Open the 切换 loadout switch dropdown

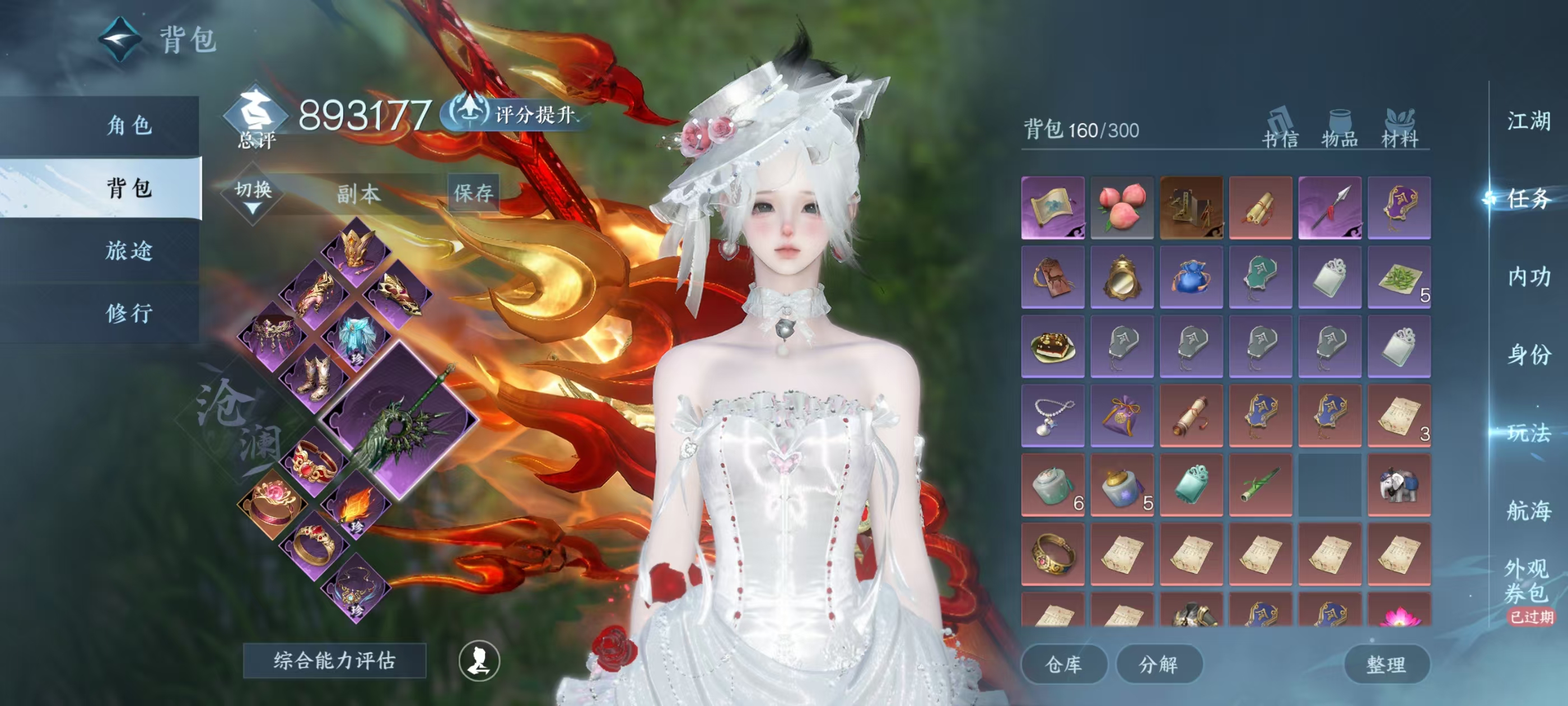click(253, 195)
